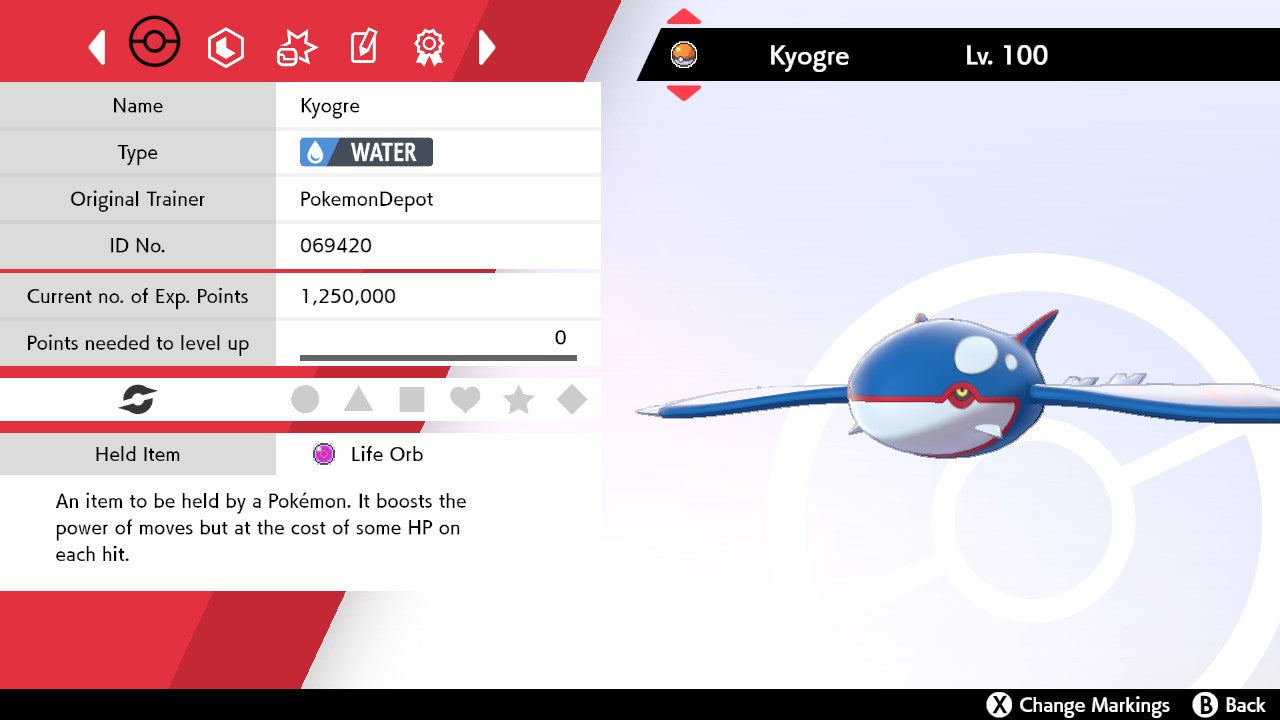Open the battle moves tab

[296, 47]
